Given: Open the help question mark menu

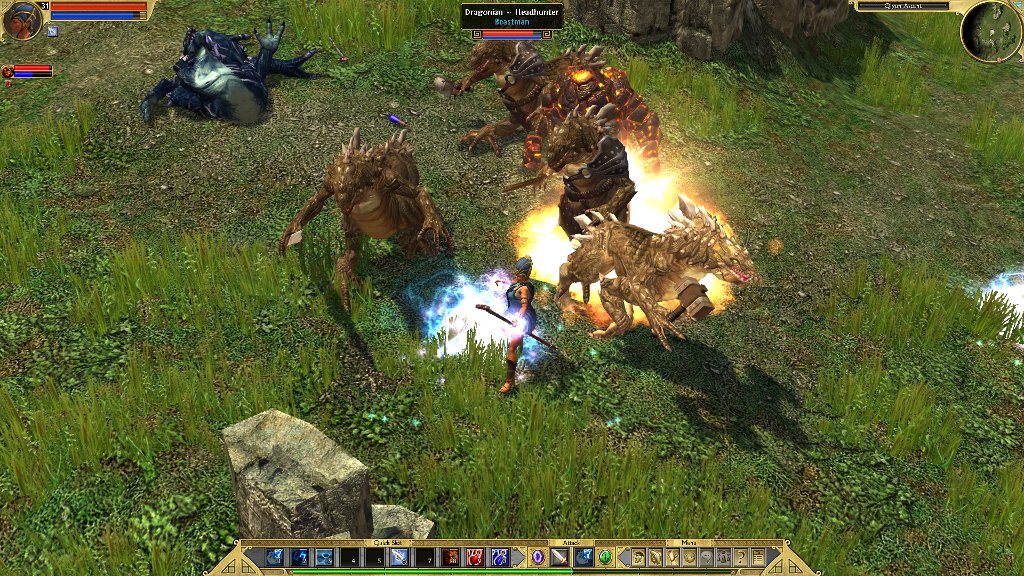Looking at the screenshot, I should point(741,557).
